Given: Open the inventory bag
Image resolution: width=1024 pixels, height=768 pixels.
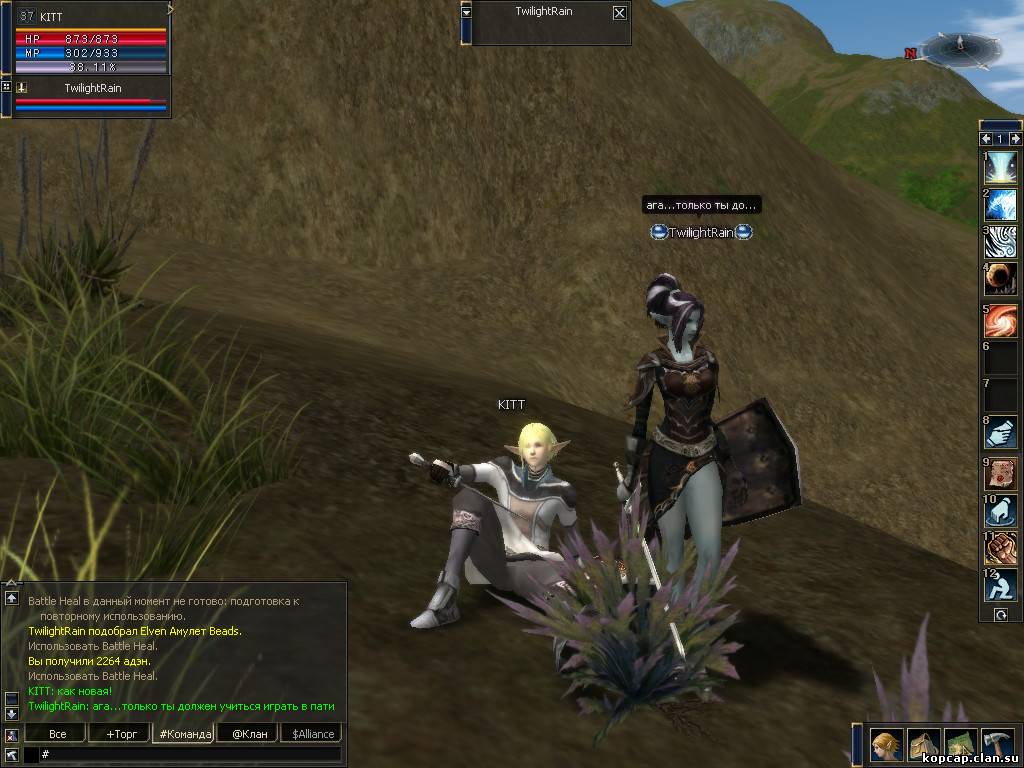Looking at the screenshot, I should click(923, 745).
